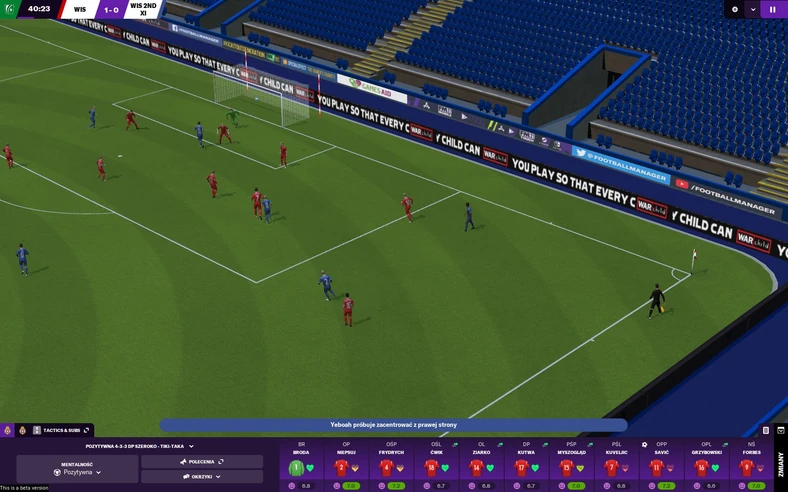Open the Zmiany substitutions side tab
788x492 pixels.
coord(781,463)
